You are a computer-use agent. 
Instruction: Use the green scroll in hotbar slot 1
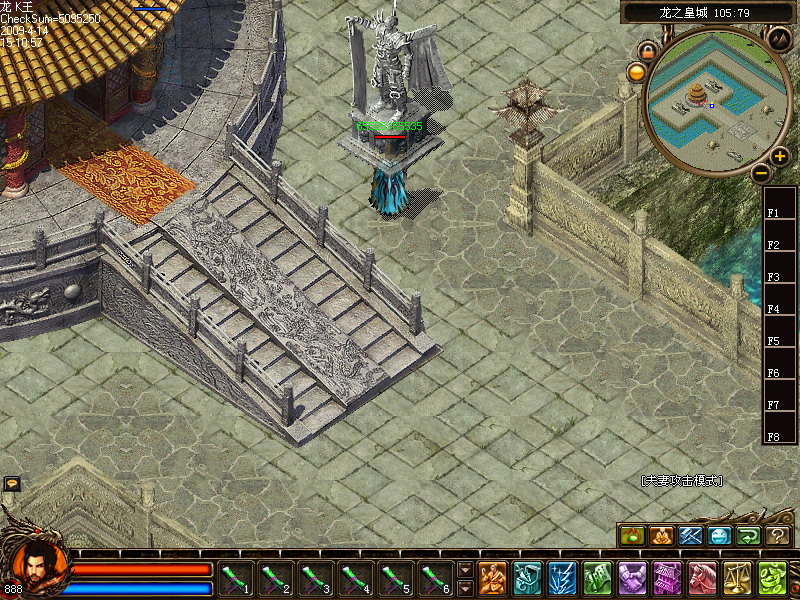236,577
